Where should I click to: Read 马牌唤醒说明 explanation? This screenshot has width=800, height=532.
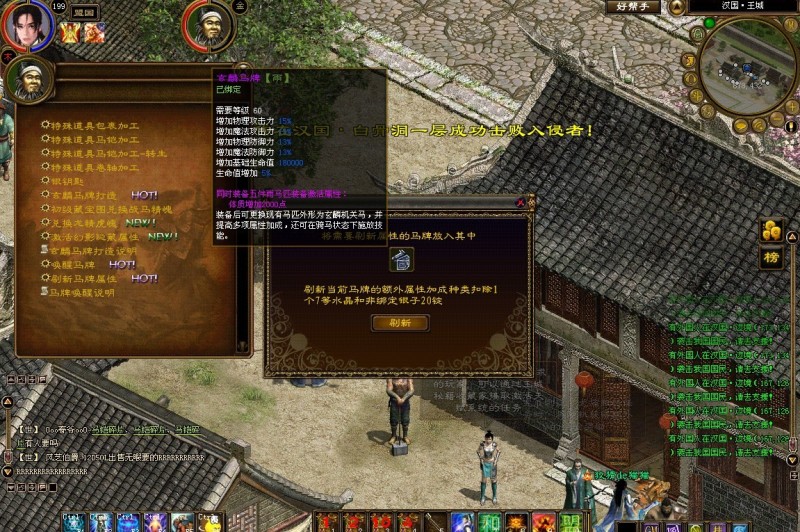click(x=82, y=293)
